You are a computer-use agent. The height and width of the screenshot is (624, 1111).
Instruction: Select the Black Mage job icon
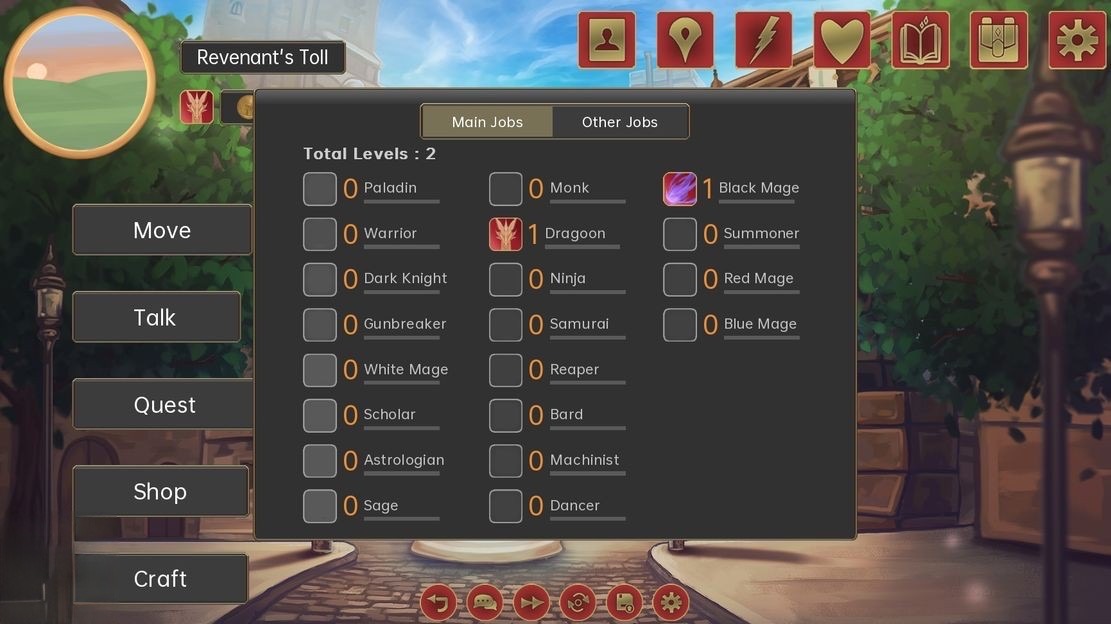coord(680,188)
